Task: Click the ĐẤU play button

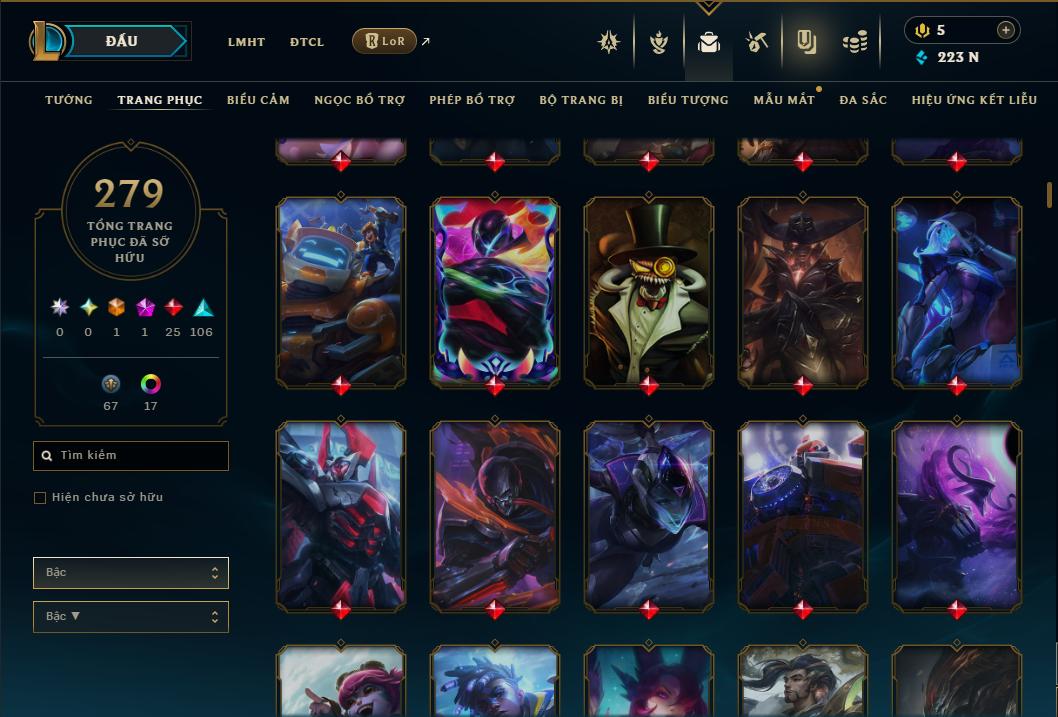Action: (122, 41)
